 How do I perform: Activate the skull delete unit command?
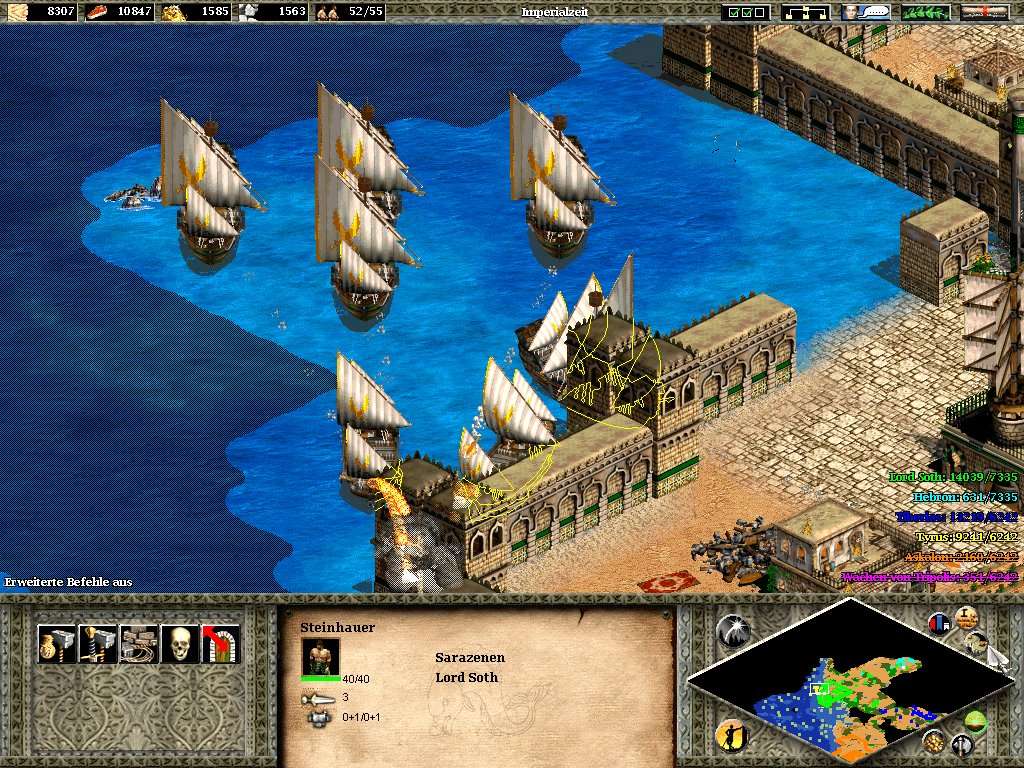179,644
